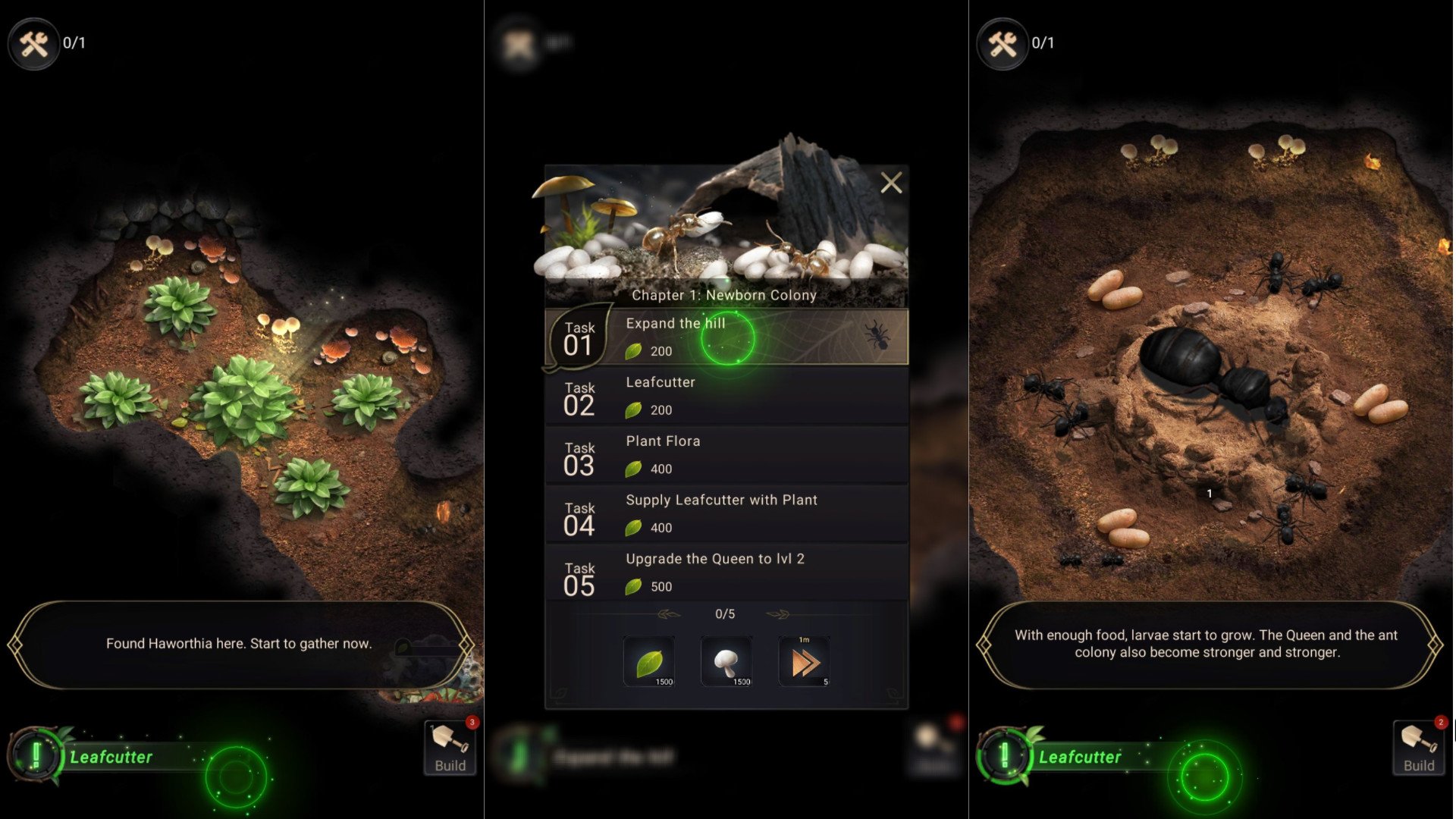Viewport: 1456px width, 819px height.
Task: Open the Build button with badge 3
Action: [x=450, y=748]
